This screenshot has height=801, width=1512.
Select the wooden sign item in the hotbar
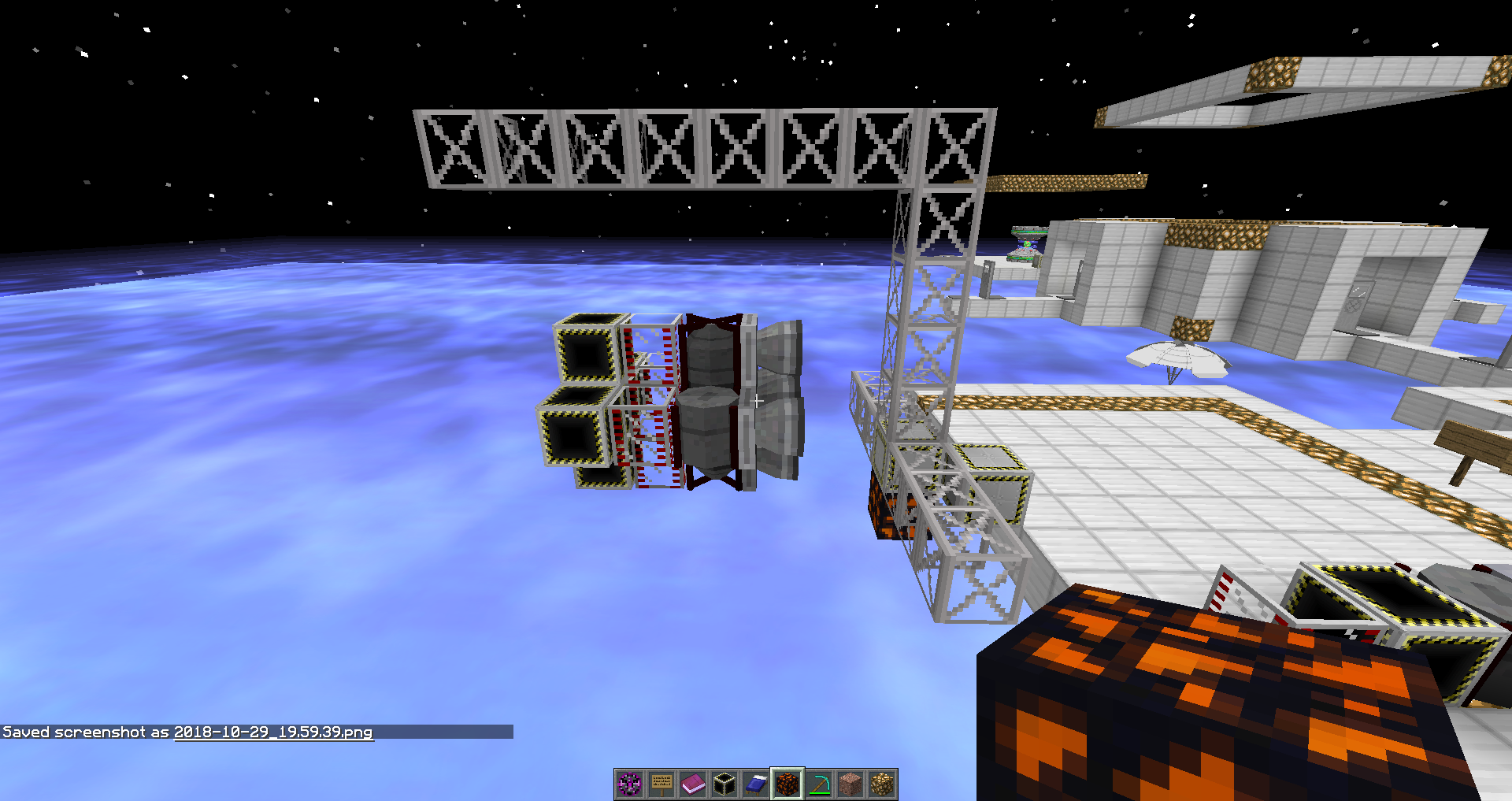click(661, 781)
